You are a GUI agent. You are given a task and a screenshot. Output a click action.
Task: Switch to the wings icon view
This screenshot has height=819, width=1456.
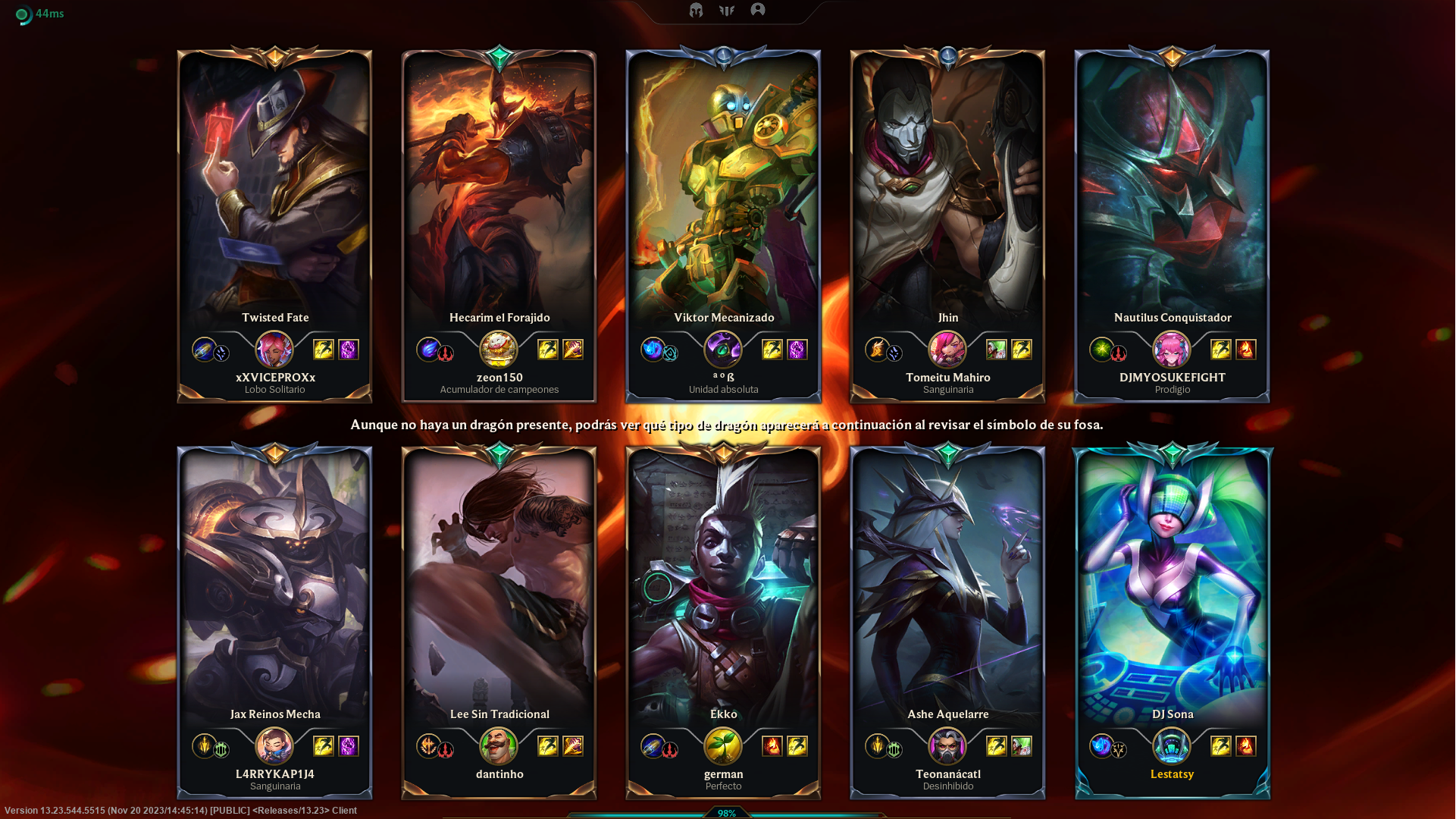727,10
